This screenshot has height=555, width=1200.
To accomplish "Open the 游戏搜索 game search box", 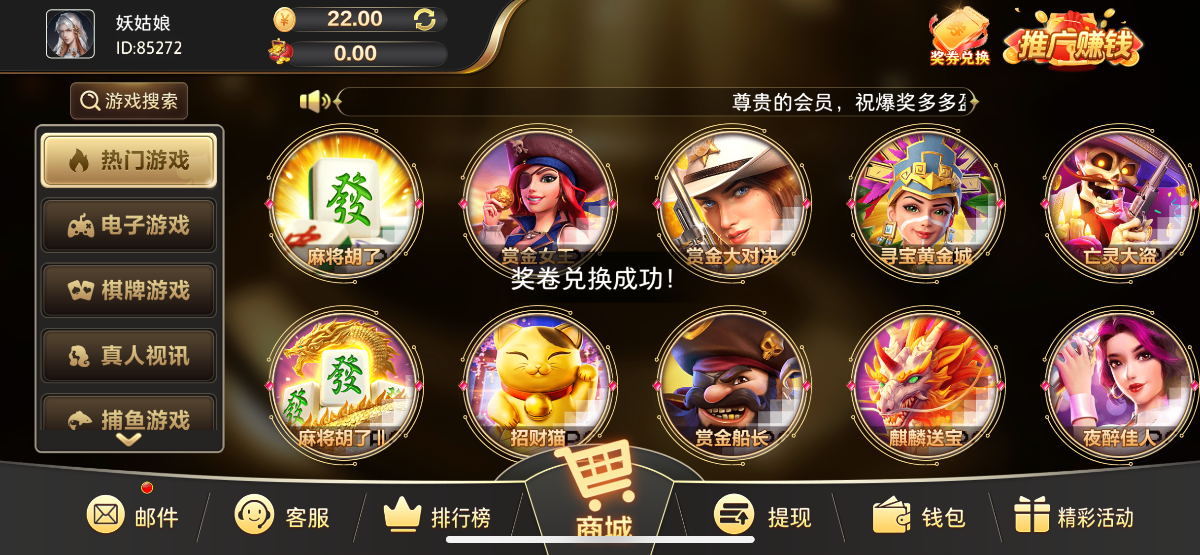I will click(x=129, y=101).
